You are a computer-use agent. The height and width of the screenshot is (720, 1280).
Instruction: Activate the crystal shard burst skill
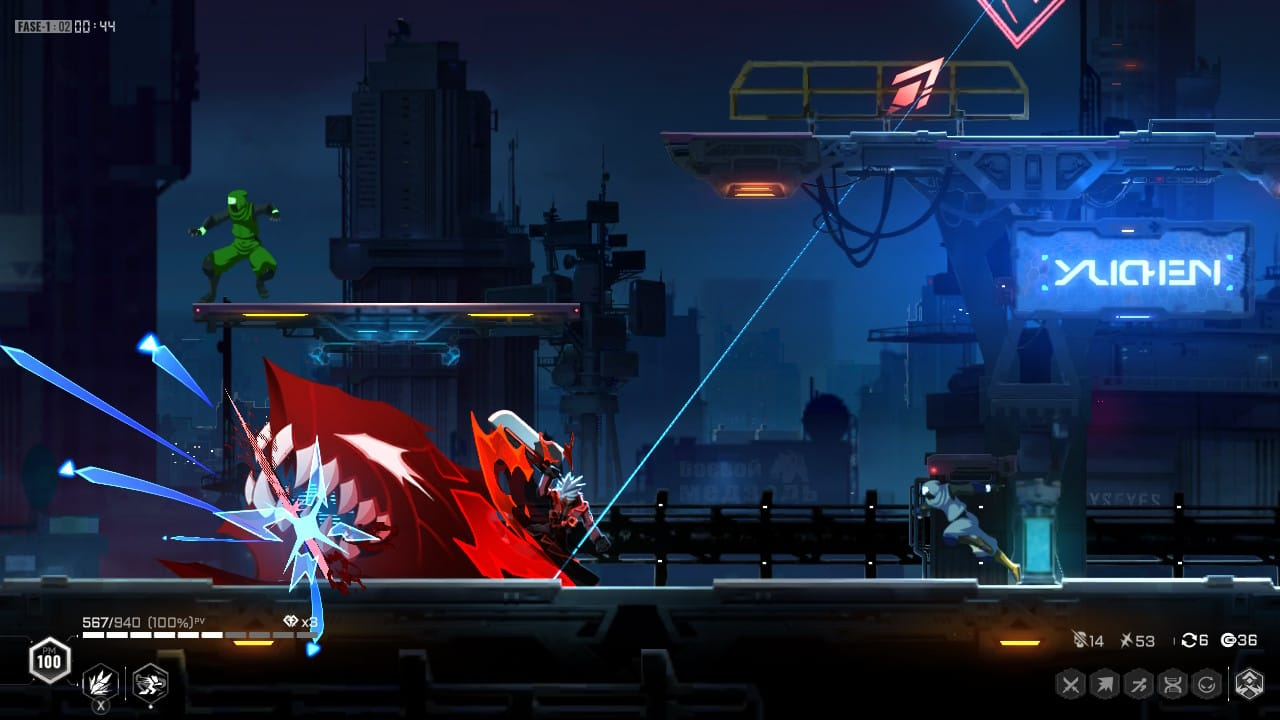[x=100, y=684]
